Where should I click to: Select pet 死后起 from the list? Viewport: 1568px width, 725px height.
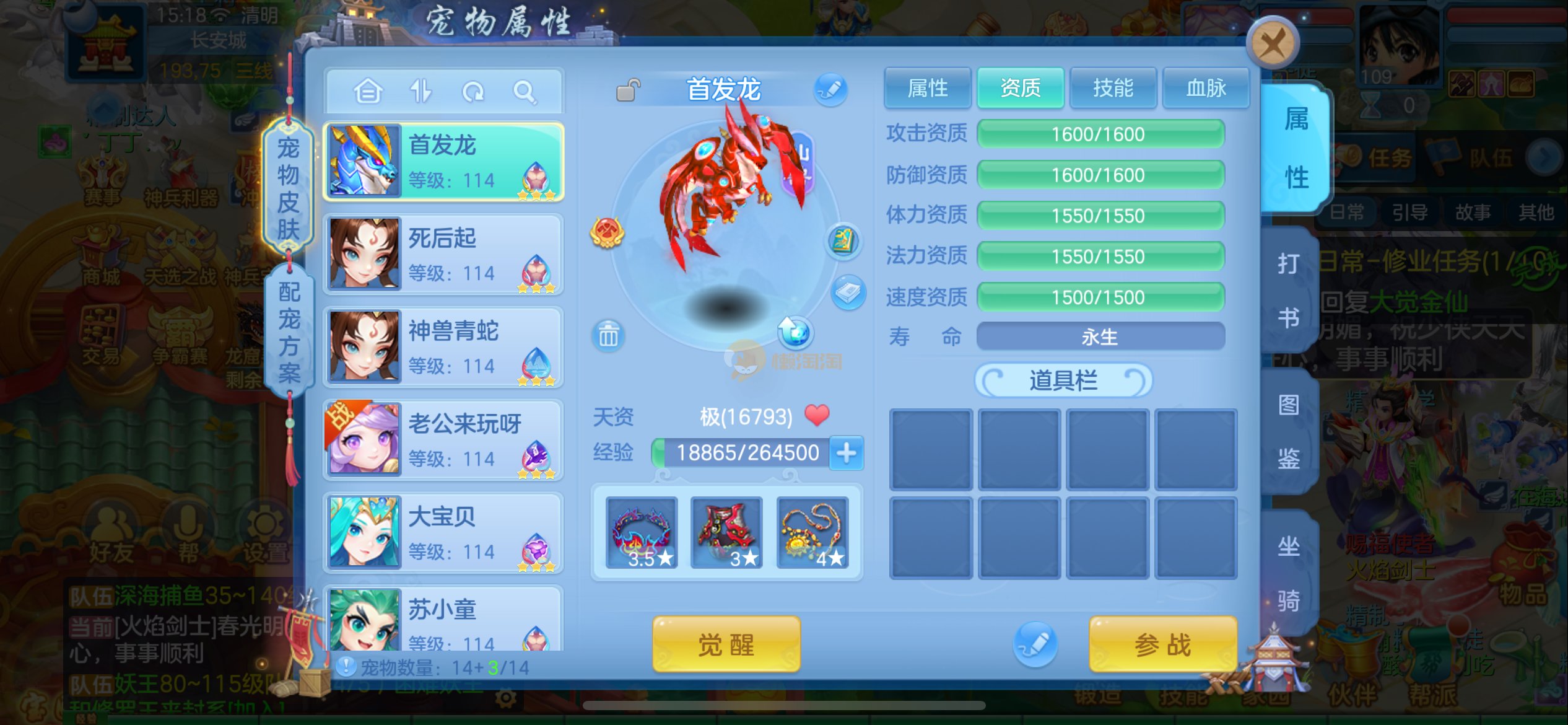443,253
